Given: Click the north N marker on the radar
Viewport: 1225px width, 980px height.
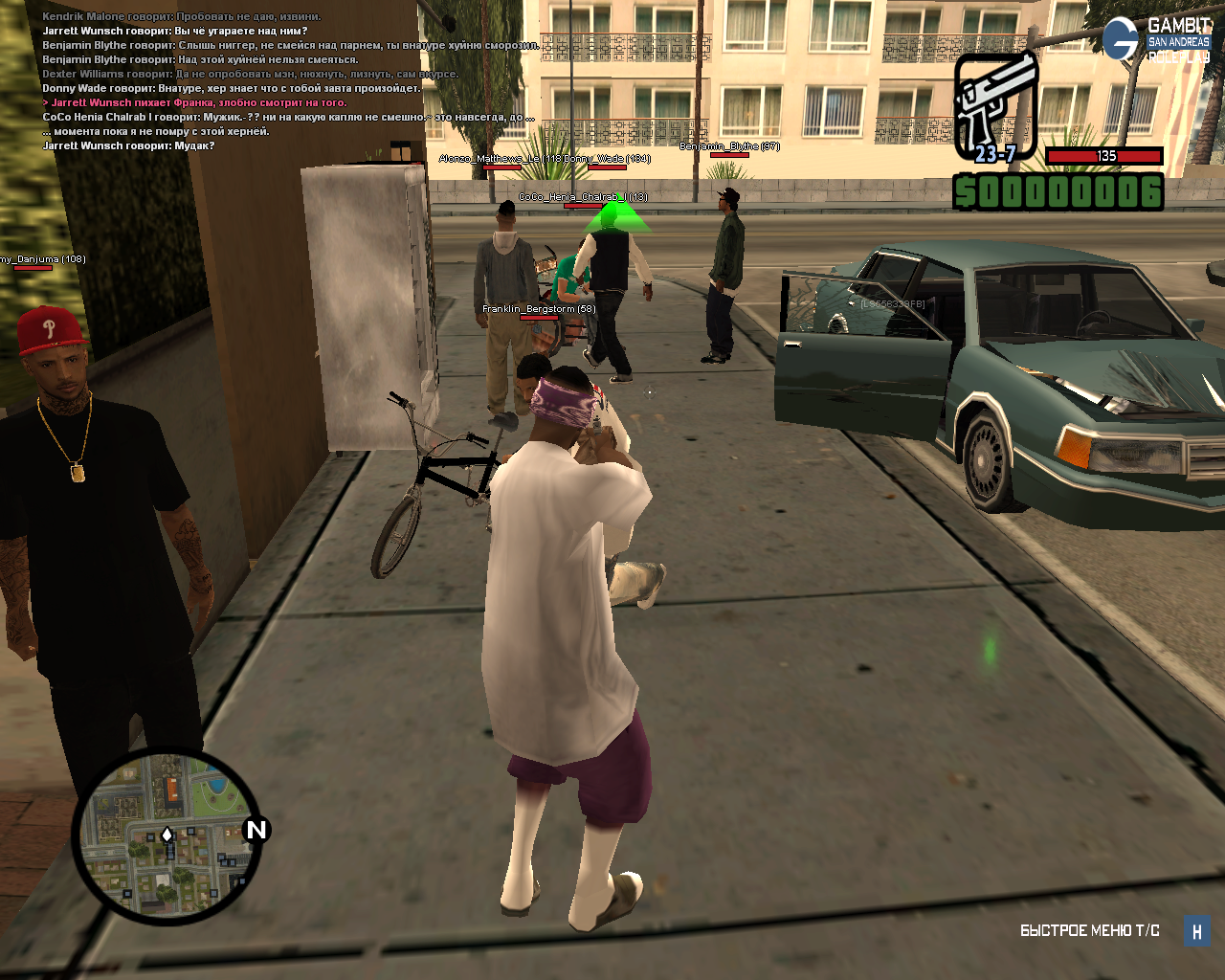Looking at the screenshot, I should [x=256, y=830].
